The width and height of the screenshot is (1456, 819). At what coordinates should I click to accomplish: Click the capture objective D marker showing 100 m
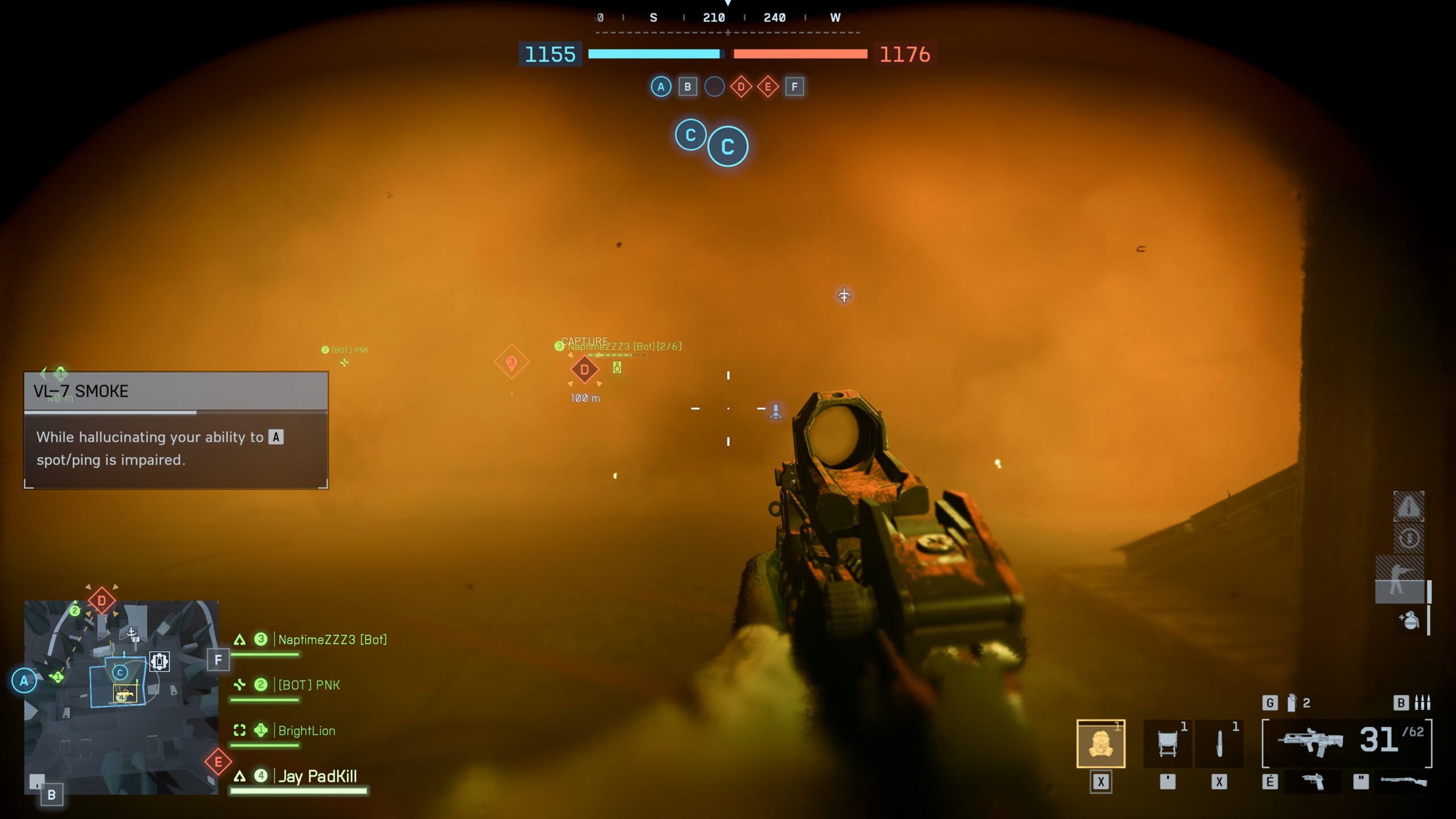pyautogui.click(x=584, y=370)
